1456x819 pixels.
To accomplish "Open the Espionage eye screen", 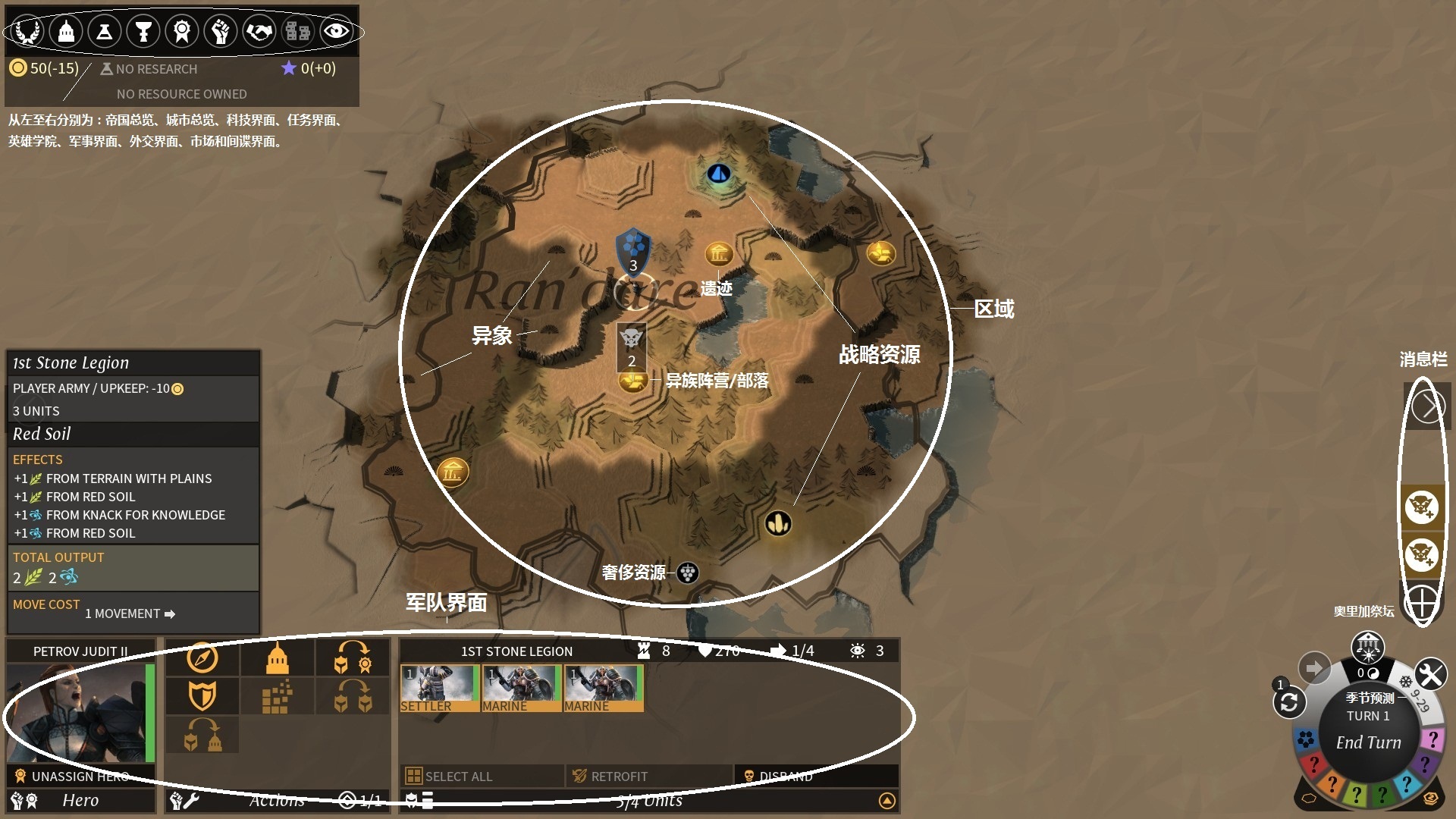I will [336, 32].
